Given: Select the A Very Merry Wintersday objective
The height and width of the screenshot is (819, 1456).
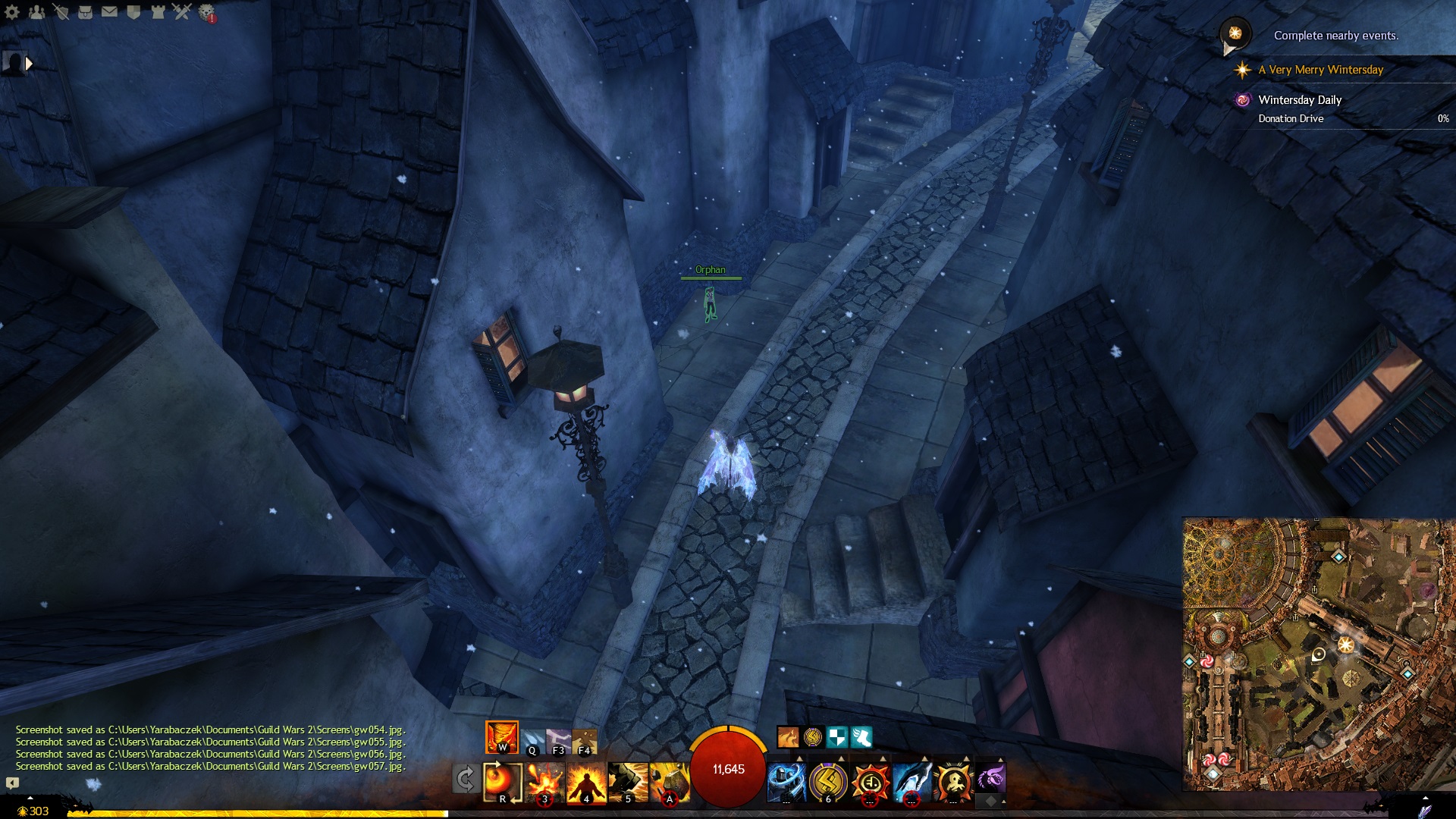Looking at the screenshot, I should tap(1320, 70).
